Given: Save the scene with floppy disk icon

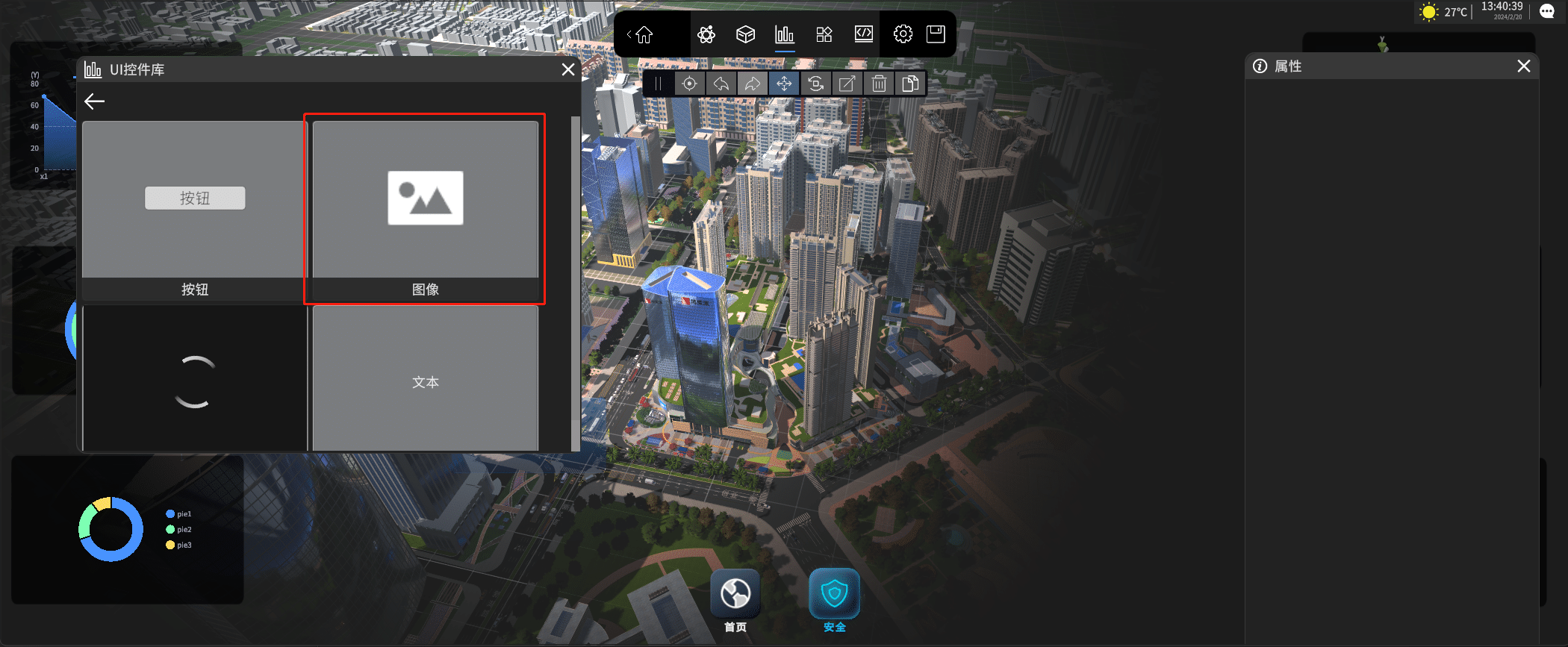Looking at the screenshot, I should (x=936, y=34).
